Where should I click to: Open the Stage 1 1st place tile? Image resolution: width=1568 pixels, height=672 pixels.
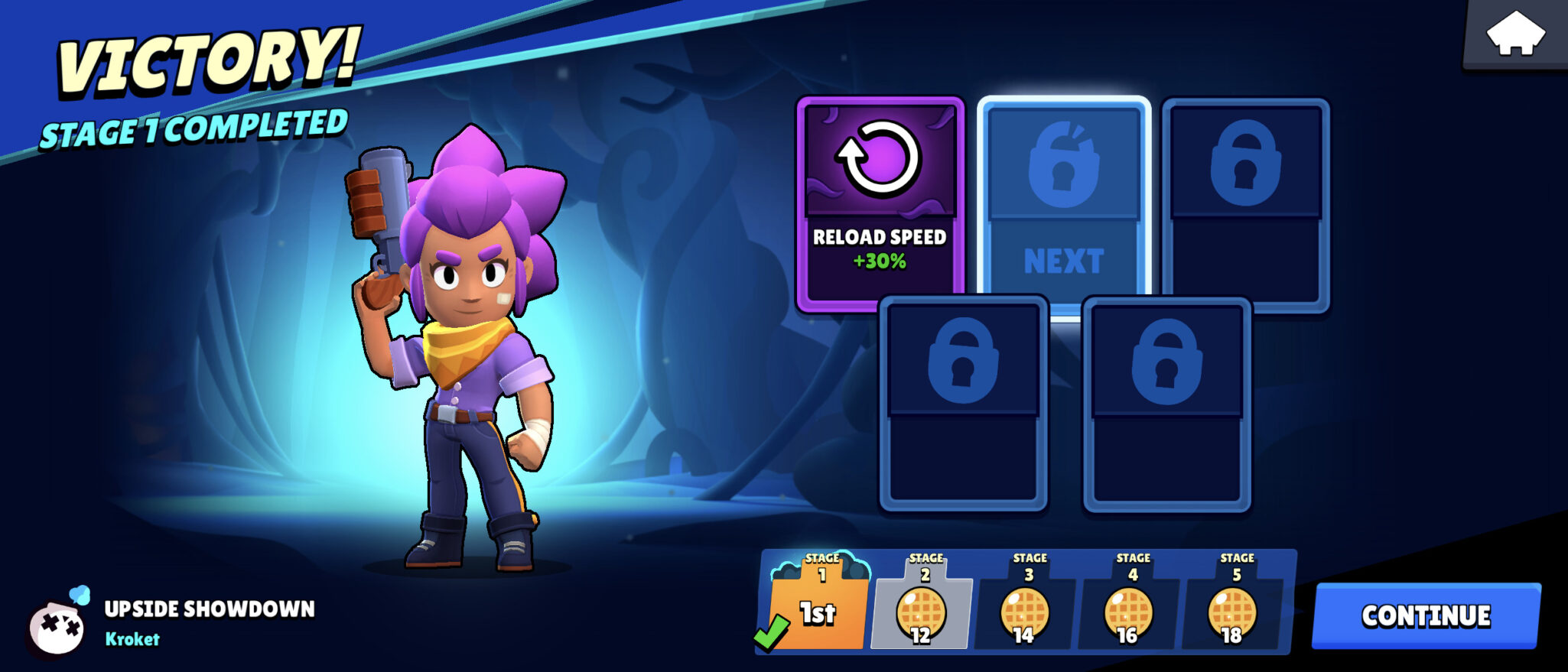pyautogui.click(x=818, y=606)
